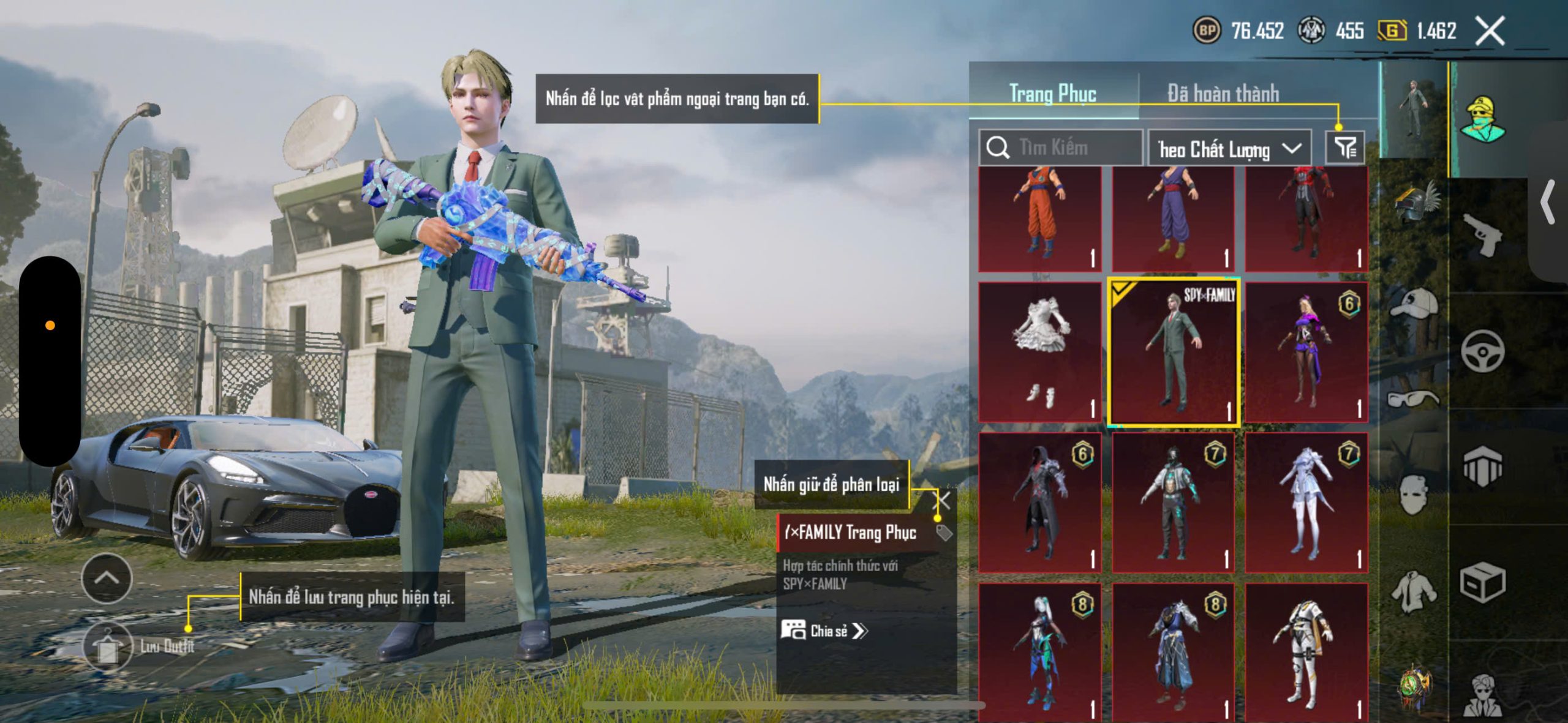Open the steering wheel vehicle category
Viewport: 1568px width, 723px height.
[1482, 351]
